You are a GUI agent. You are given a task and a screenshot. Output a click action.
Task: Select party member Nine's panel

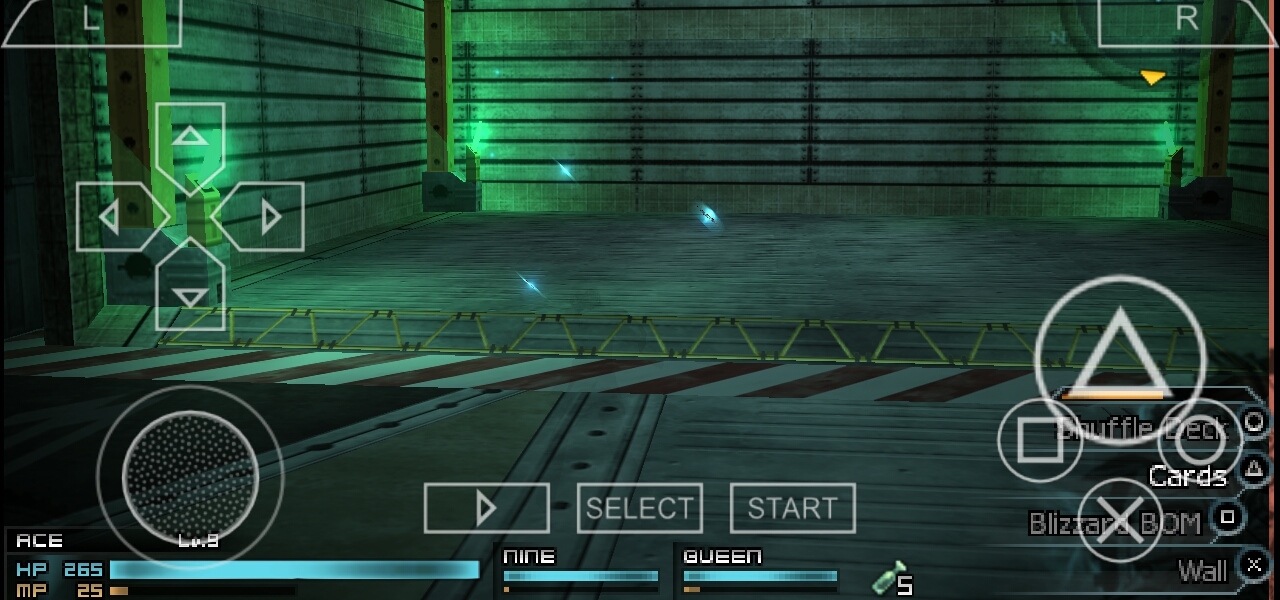pos(580,570)
